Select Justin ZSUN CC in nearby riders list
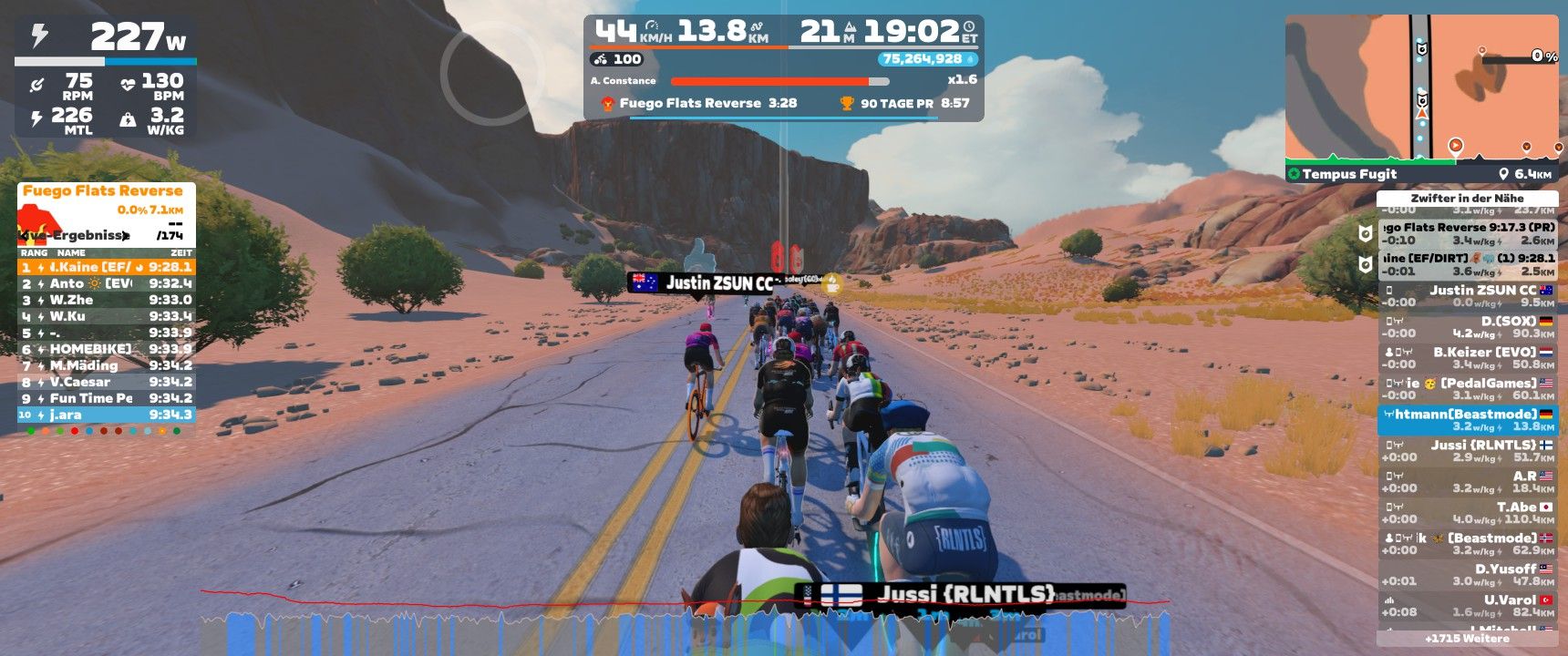Viewport: 1568px width, 656px height. (1468, 296)
